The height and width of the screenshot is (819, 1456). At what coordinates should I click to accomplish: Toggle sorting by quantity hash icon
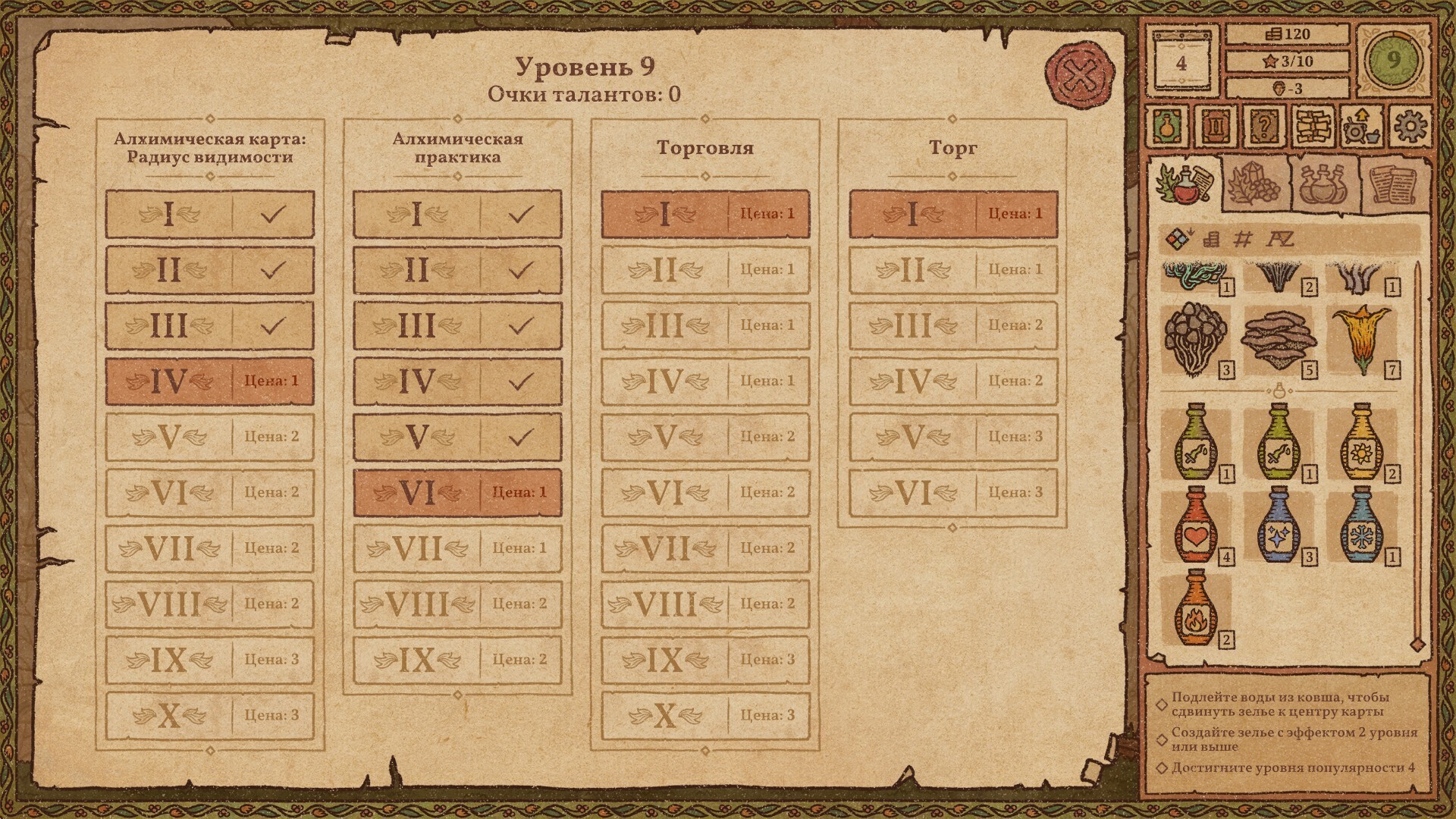(1243, 239)
